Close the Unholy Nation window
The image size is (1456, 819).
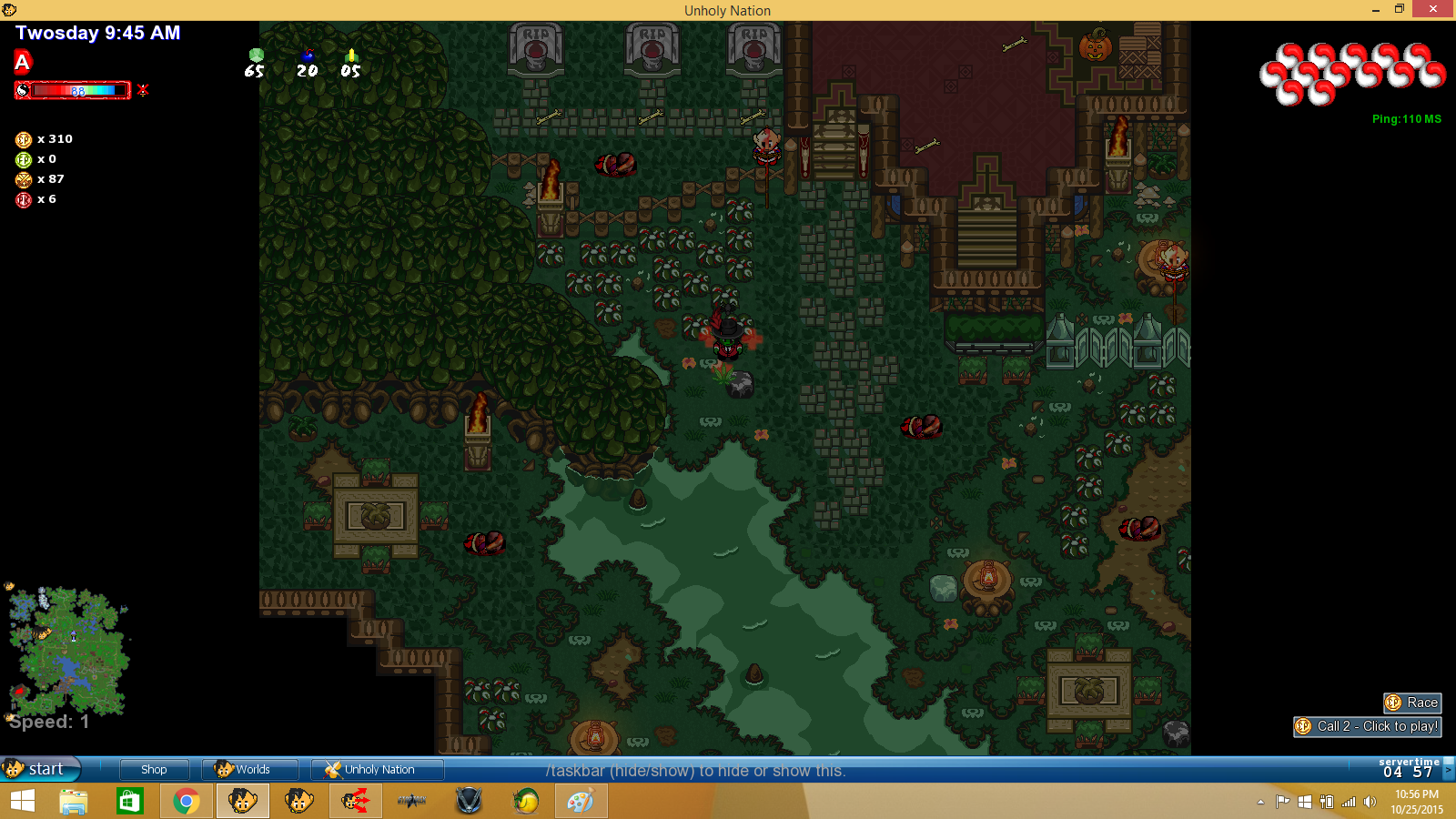point(1433,9)
